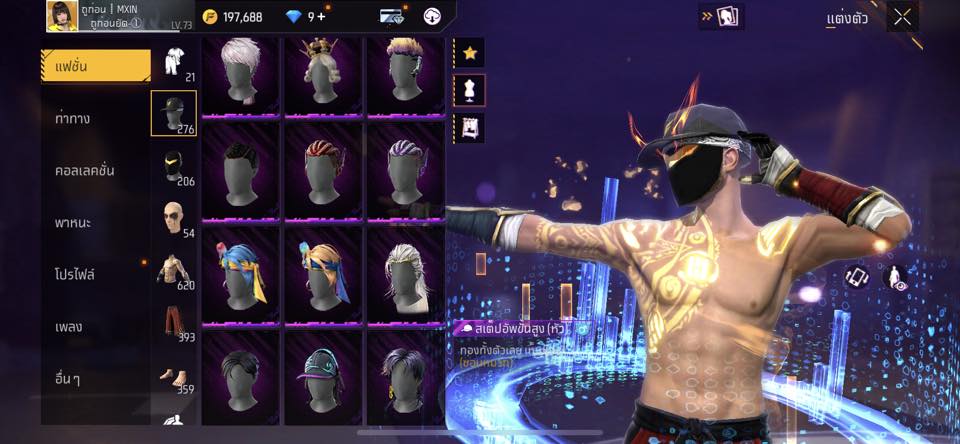Select the white spiky hair item

tap(240, 72)
